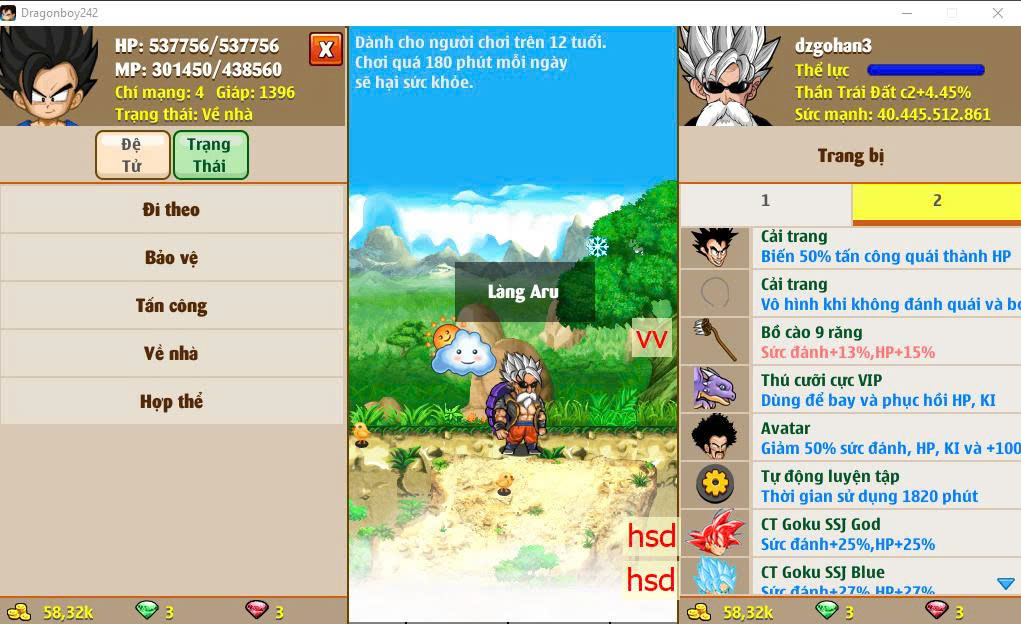The height and width of the screenshot is (624, 1021).
Task: Select the CT Goku SSJ Blue item
Action: tap(850, 578)
